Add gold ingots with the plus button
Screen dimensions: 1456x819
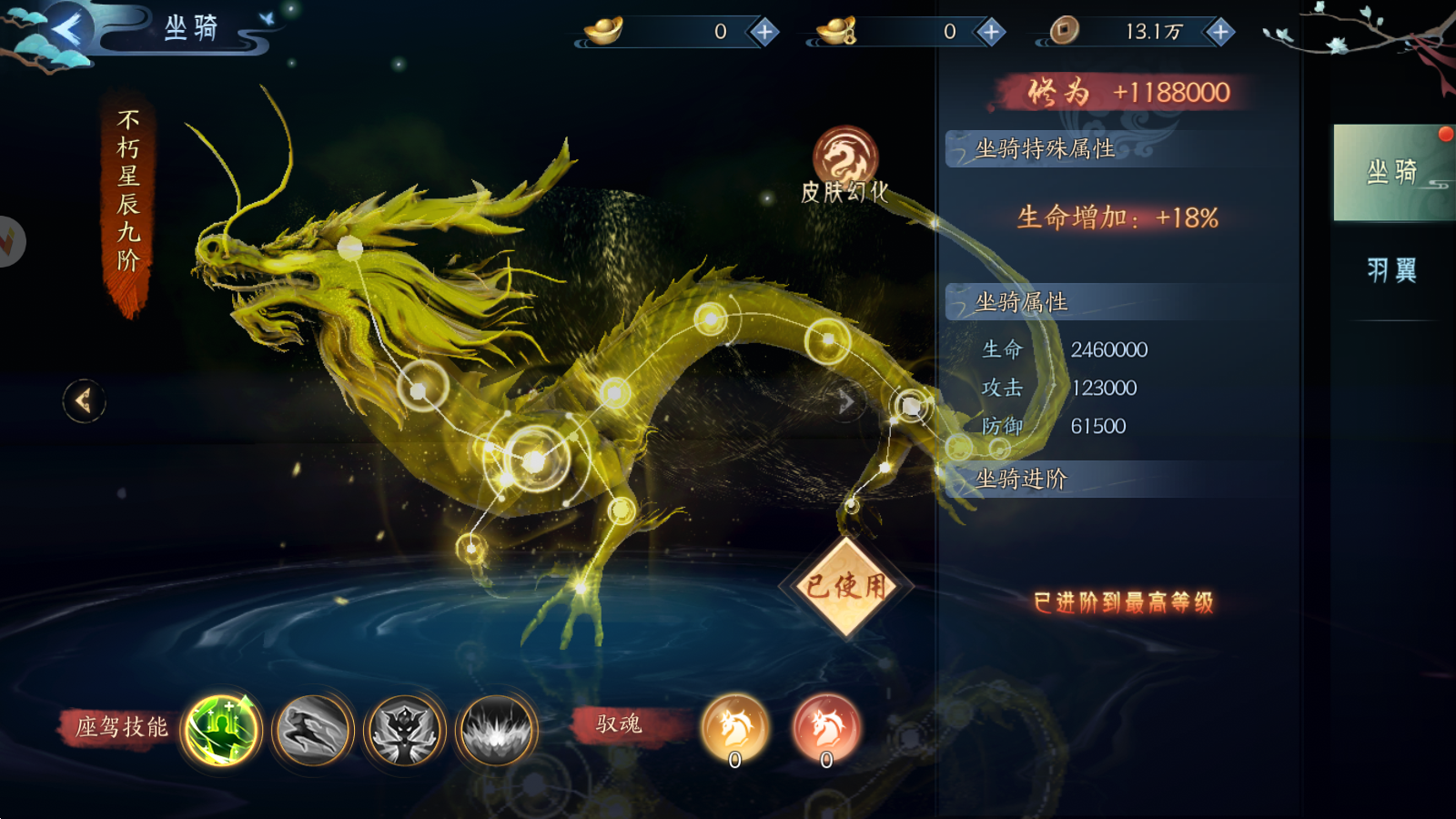(x=764, y=33)
